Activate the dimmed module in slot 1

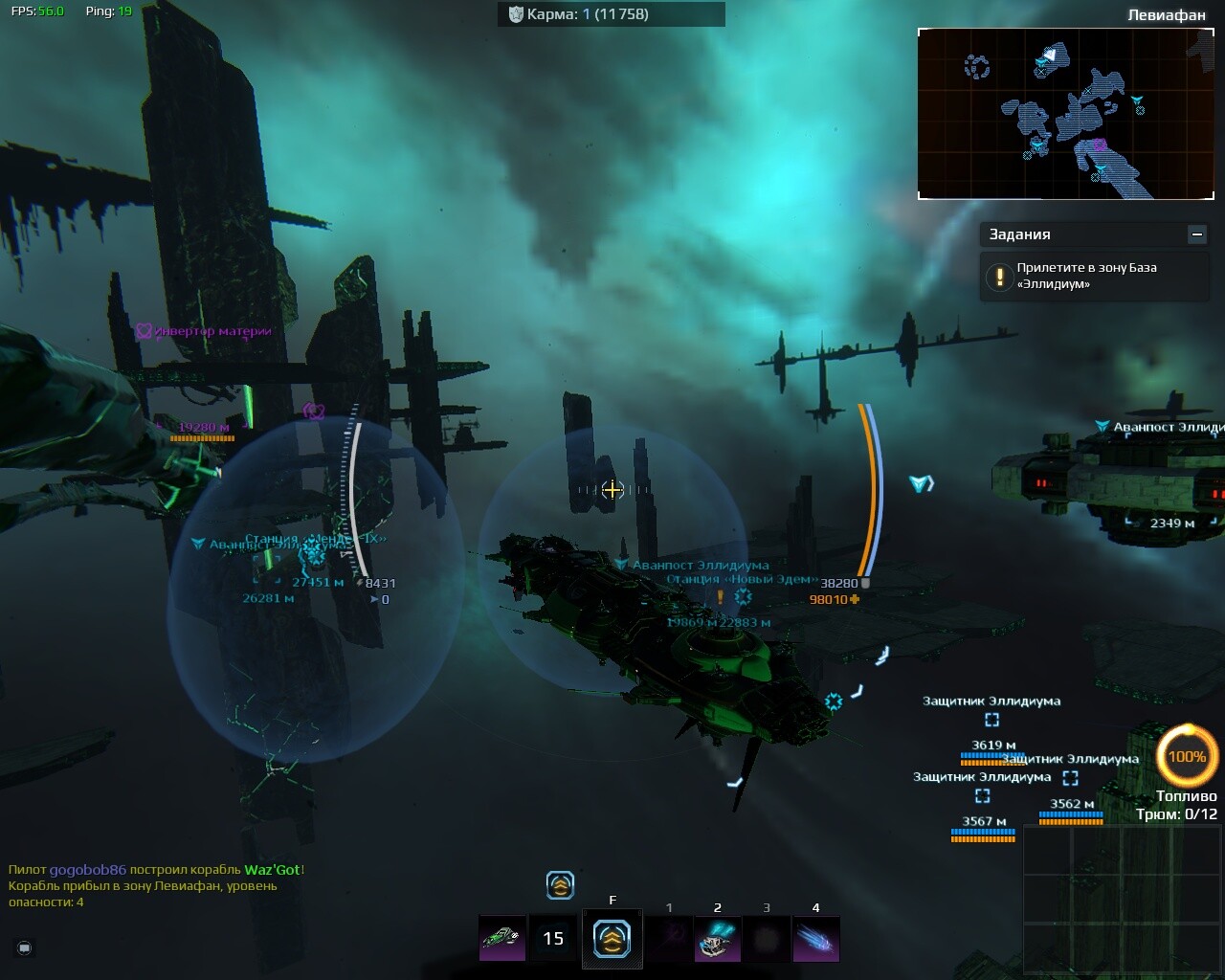[x=669, y=938]
